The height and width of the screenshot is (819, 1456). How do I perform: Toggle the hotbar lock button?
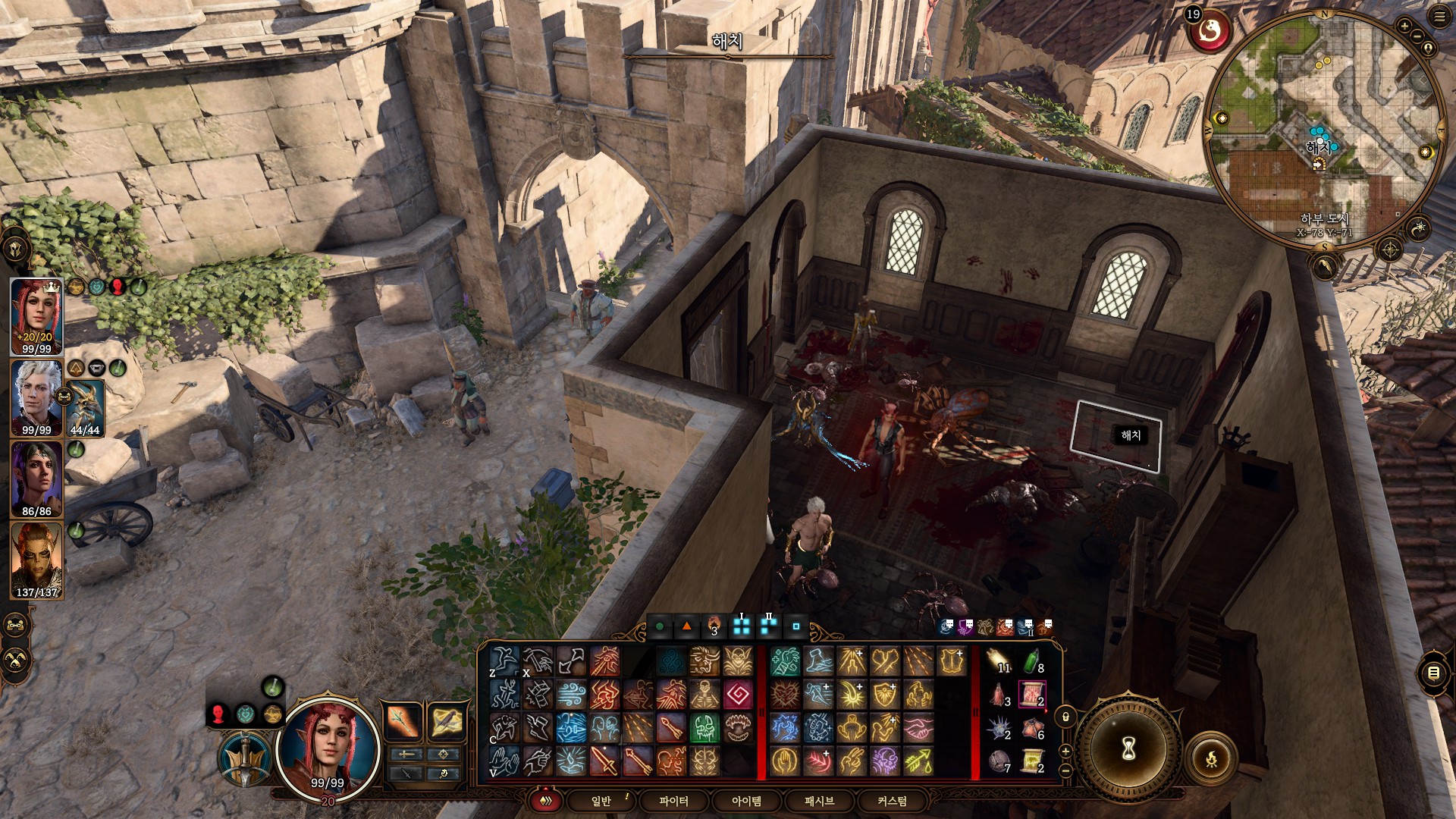click(1065, 717)
